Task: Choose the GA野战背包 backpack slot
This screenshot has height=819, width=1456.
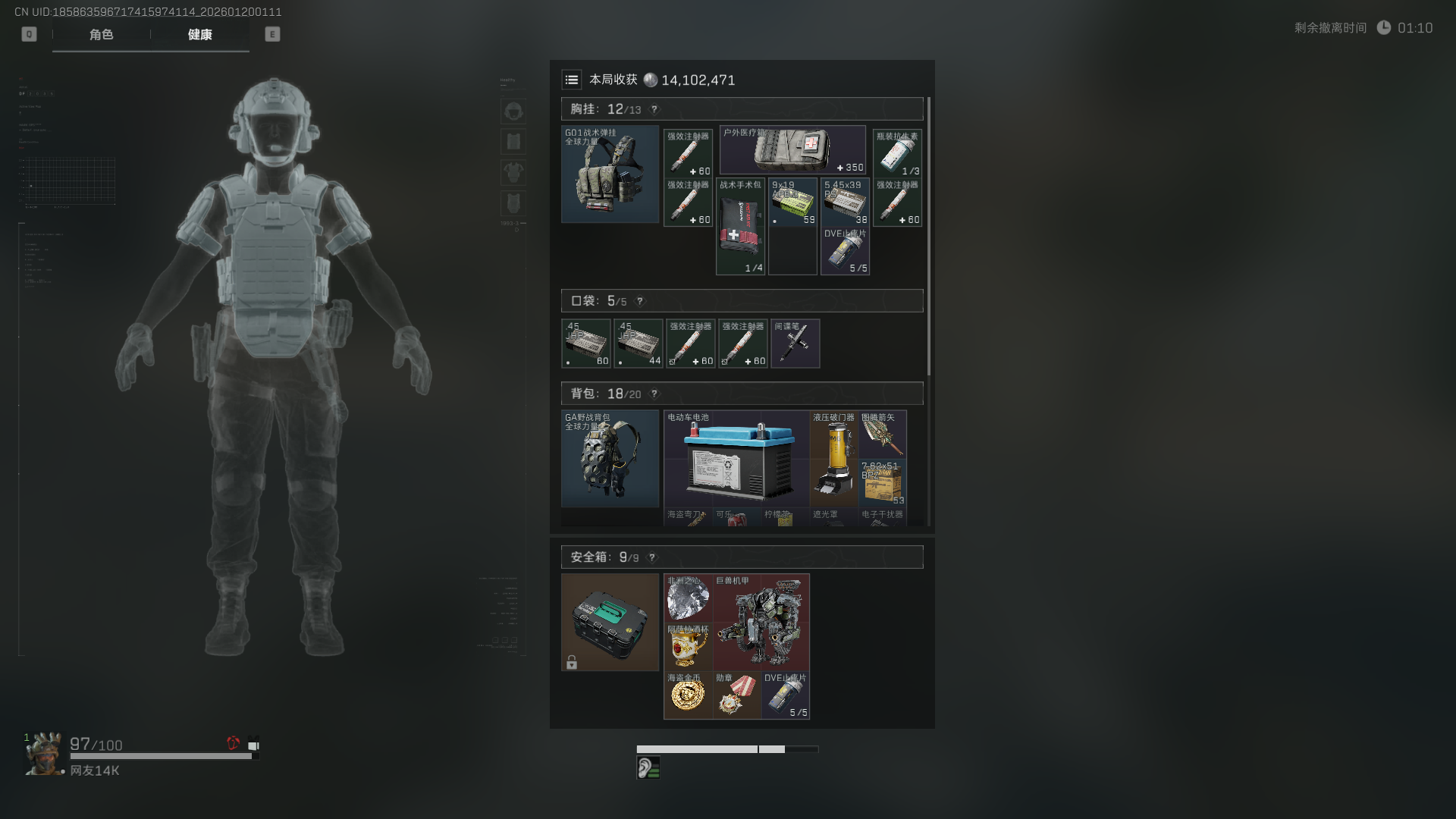Action: pyautogui.click(x=610, y=459)
